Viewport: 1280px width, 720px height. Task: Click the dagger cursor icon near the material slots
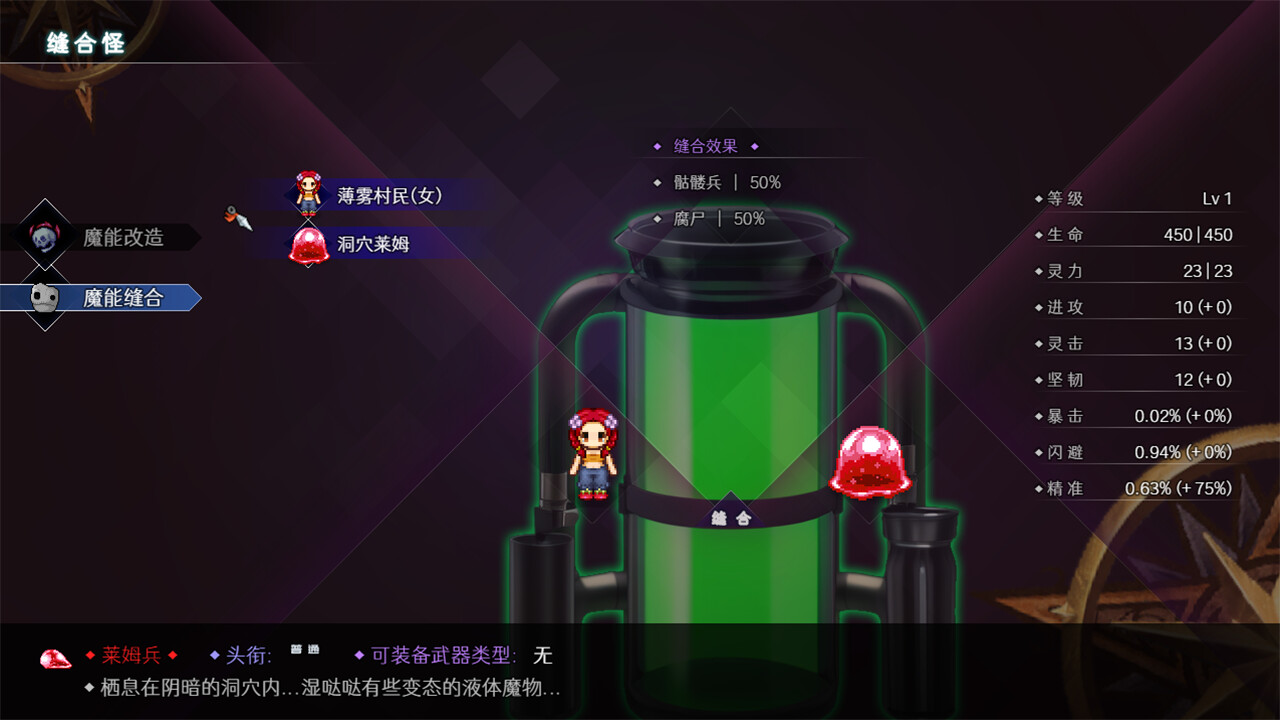coord(237,220)
